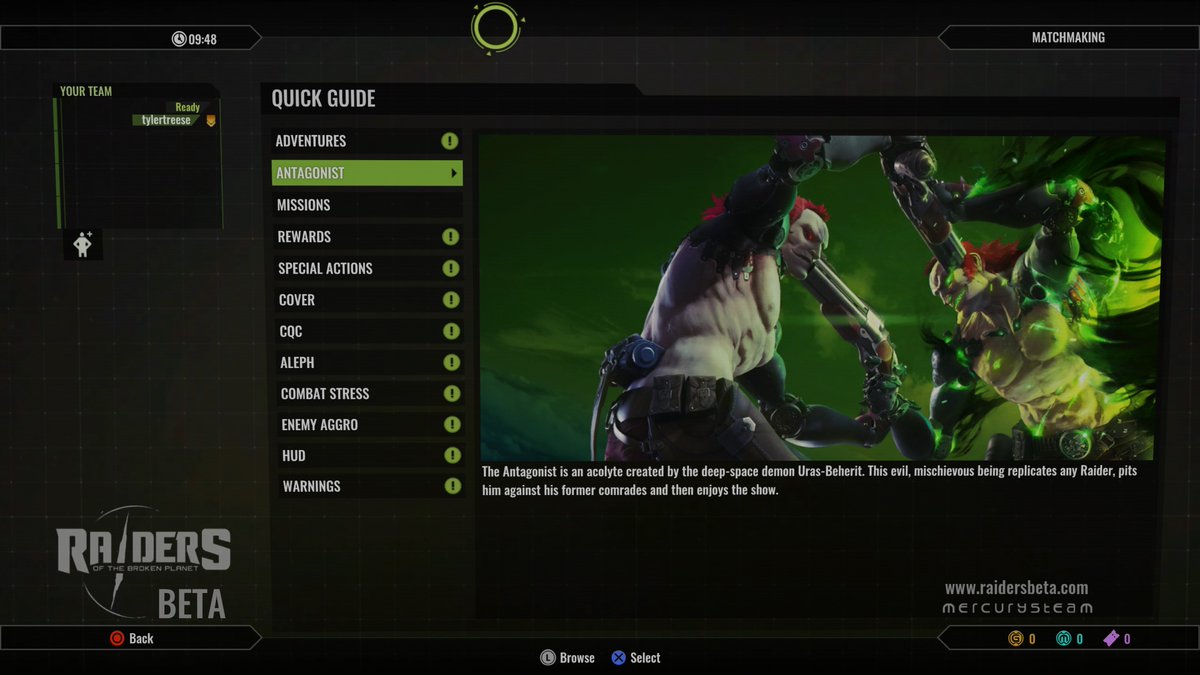Open the Missions guide entry

click(x=366, y=205)
